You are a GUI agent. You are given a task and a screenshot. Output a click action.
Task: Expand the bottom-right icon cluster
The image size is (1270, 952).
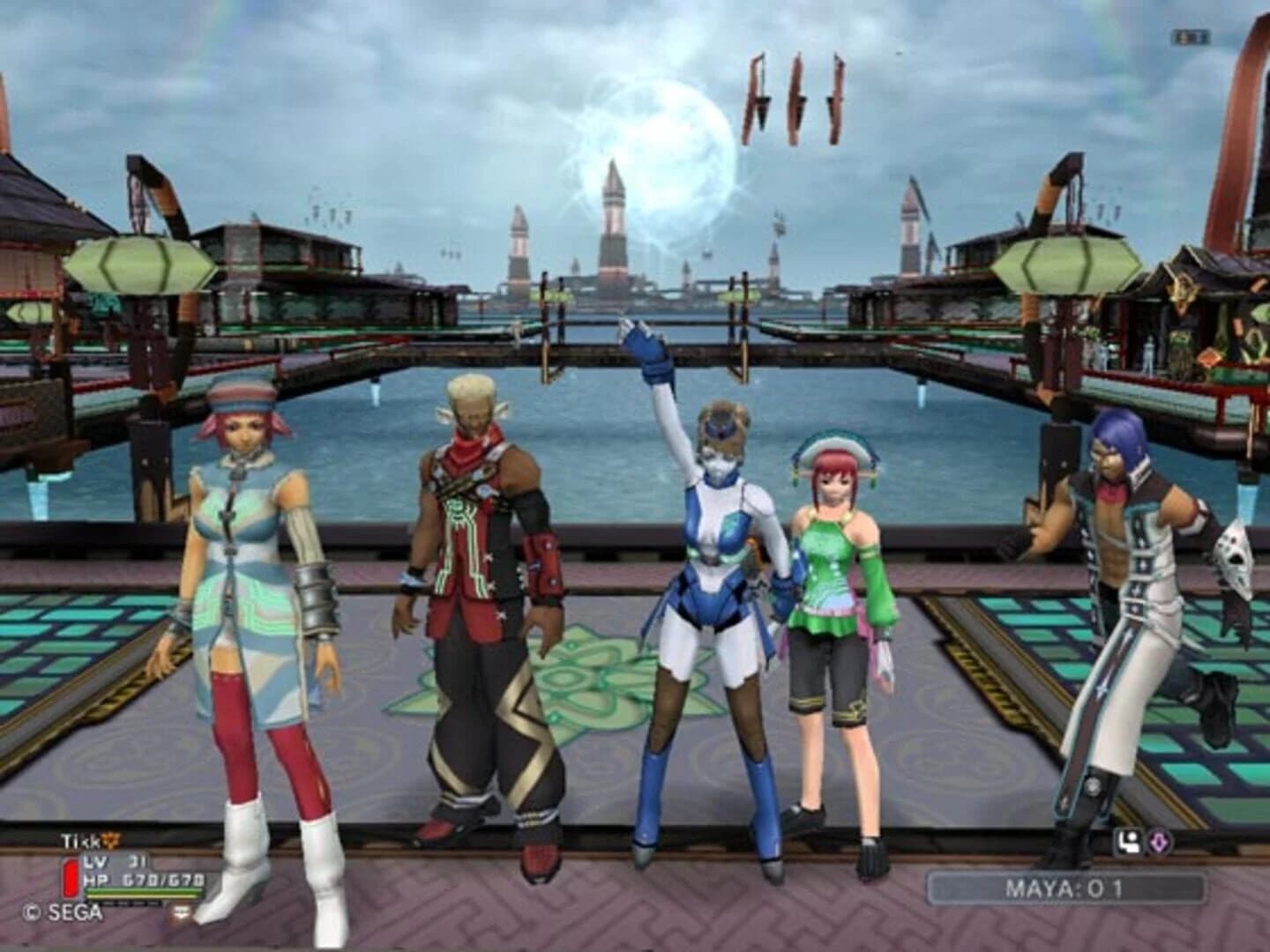1144,840
